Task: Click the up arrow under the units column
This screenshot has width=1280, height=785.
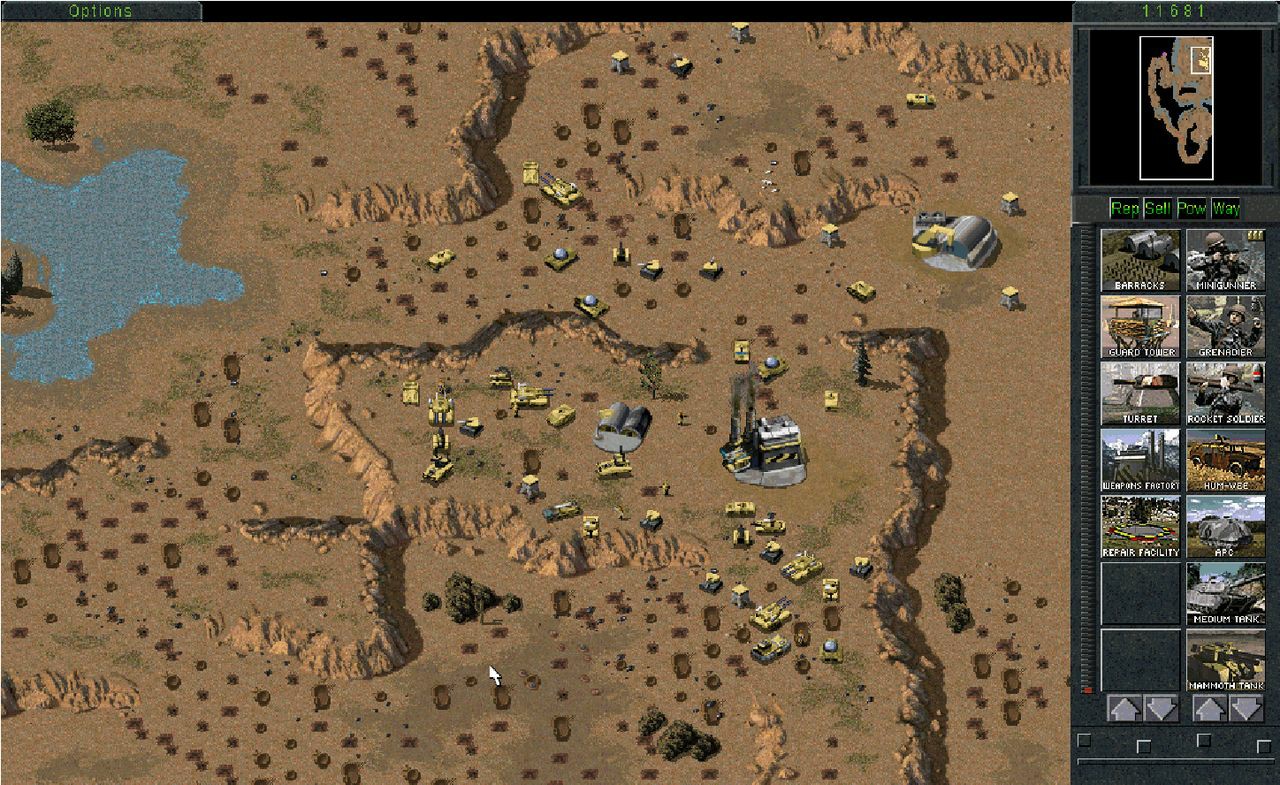Action: (1209, 709)
